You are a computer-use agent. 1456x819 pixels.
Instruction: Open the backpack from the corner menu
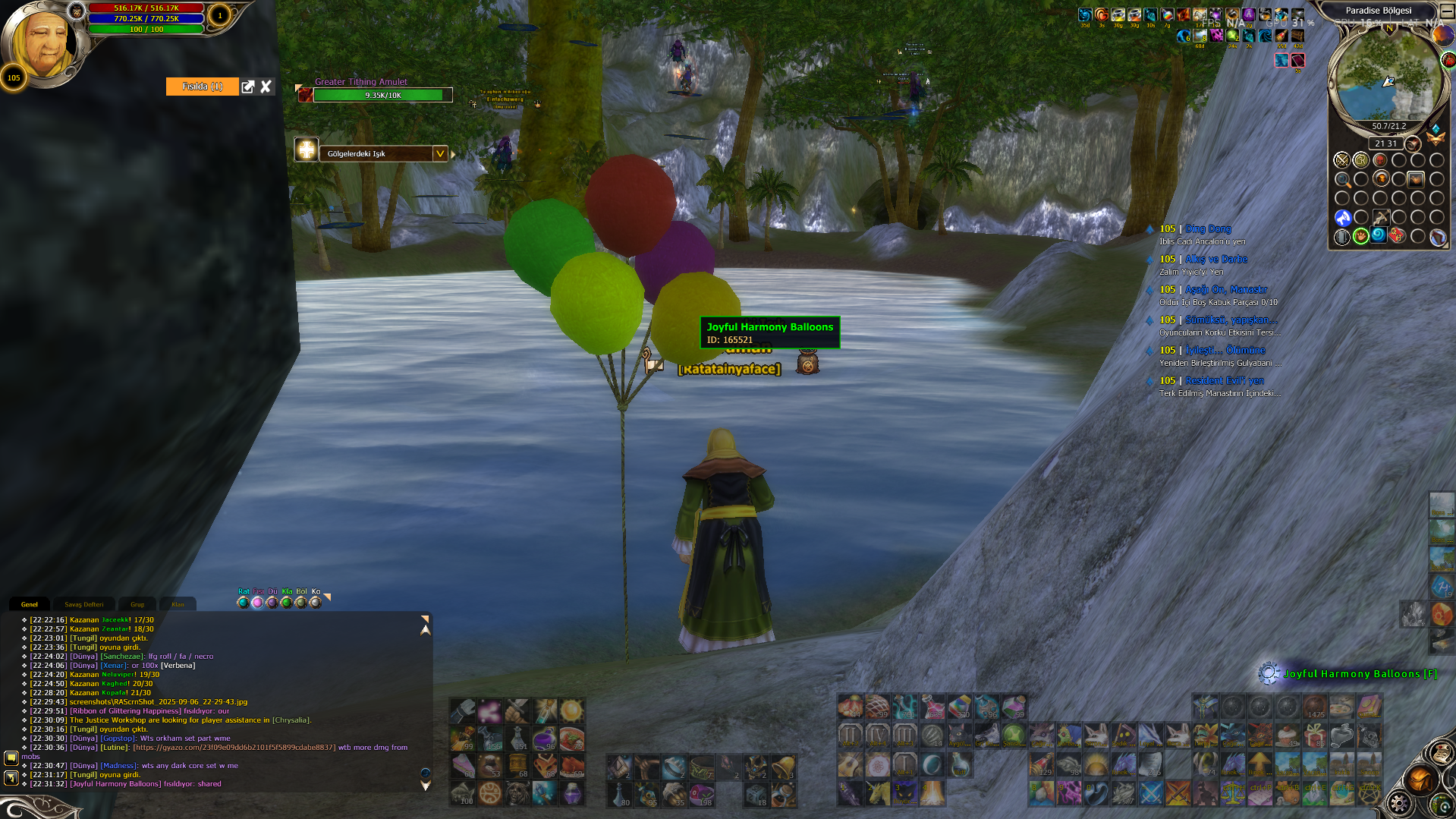(x=1421, y=780)
